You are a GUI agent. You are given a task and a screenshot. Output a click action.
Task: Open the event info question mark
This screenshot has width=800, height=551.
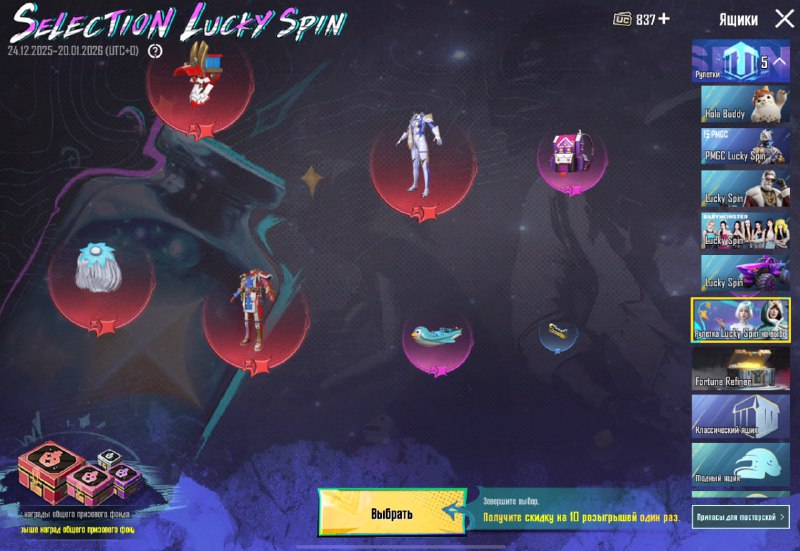point(155,50)
